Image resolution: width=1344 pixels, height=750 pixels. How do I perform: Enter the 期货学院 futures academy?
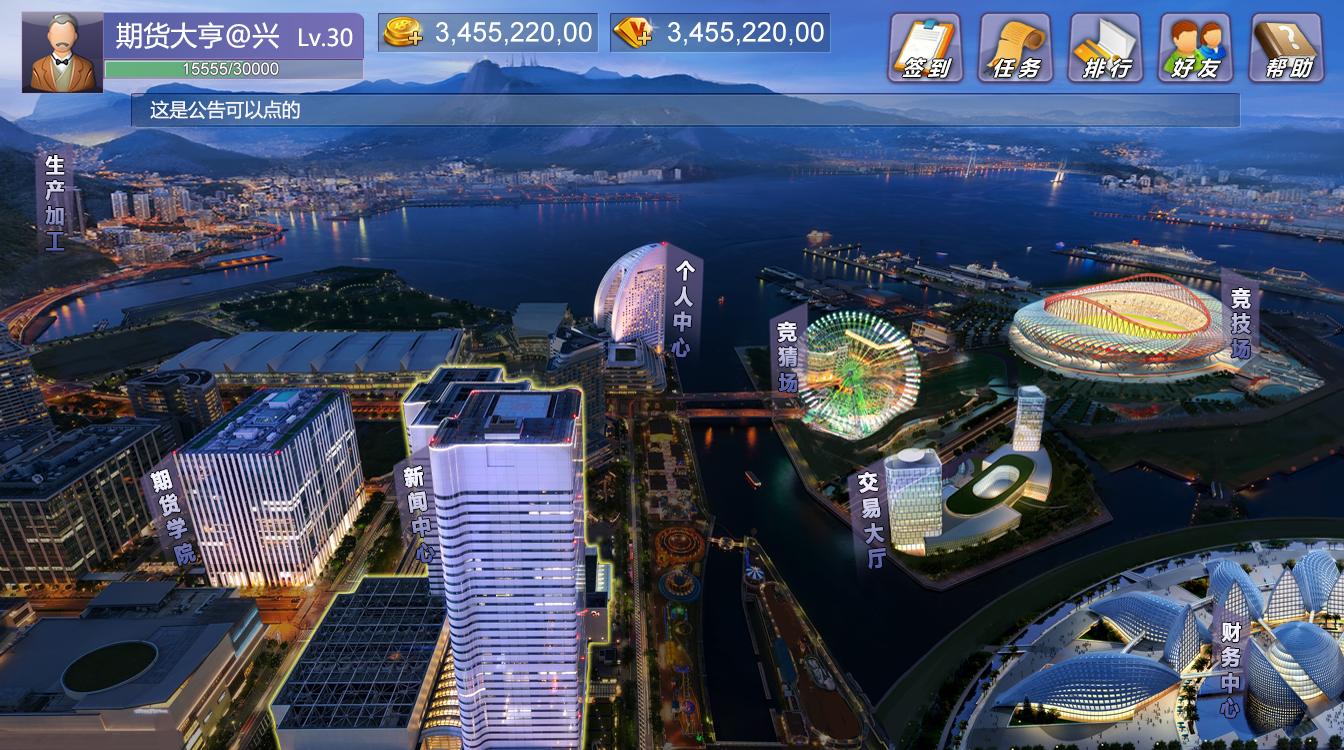[172, 520]
